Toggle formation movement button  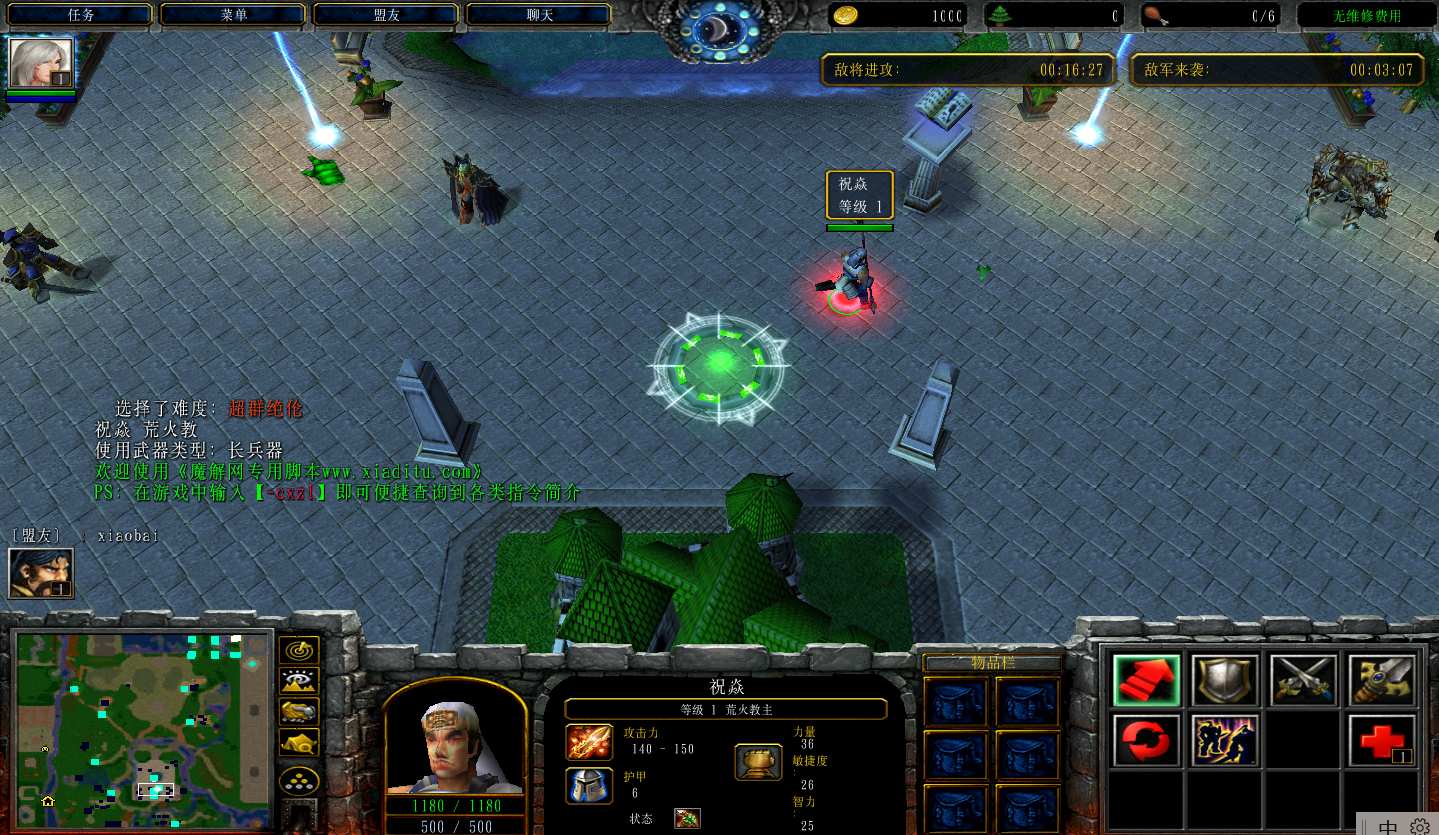(x=299, y=781)
